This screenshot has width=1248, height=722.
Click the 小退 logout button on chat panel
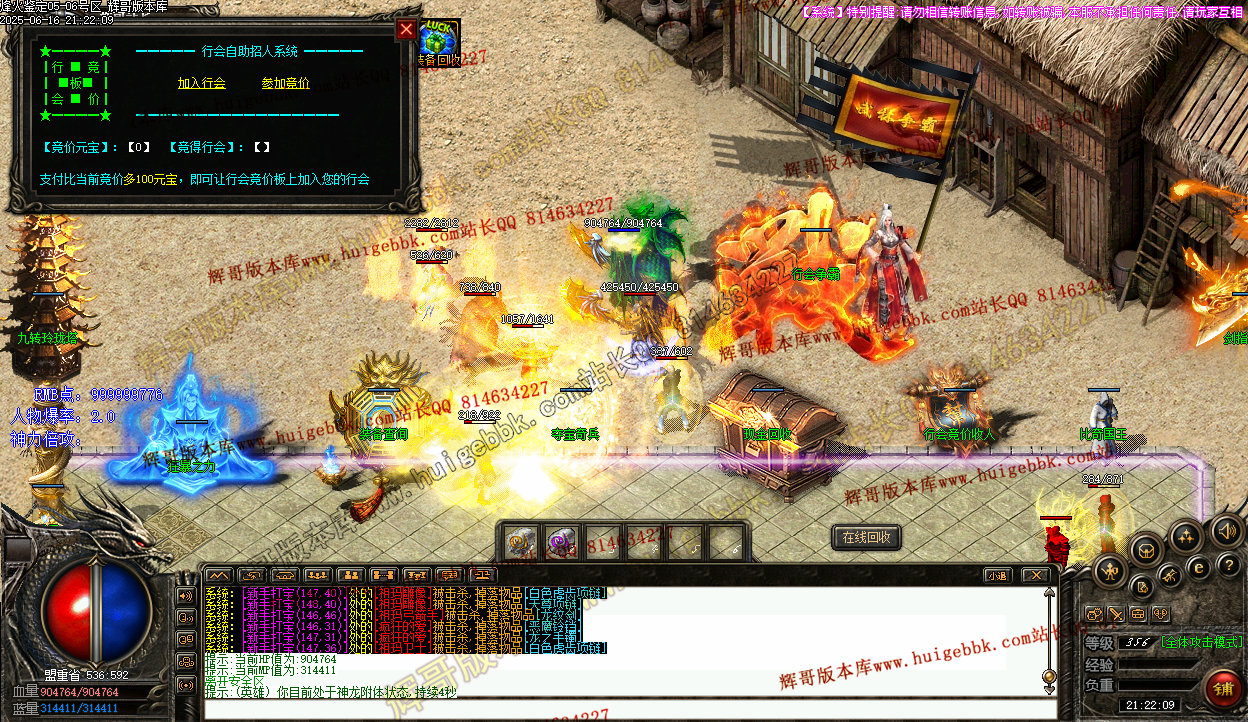pyautogui.click(x=996, y=575)
